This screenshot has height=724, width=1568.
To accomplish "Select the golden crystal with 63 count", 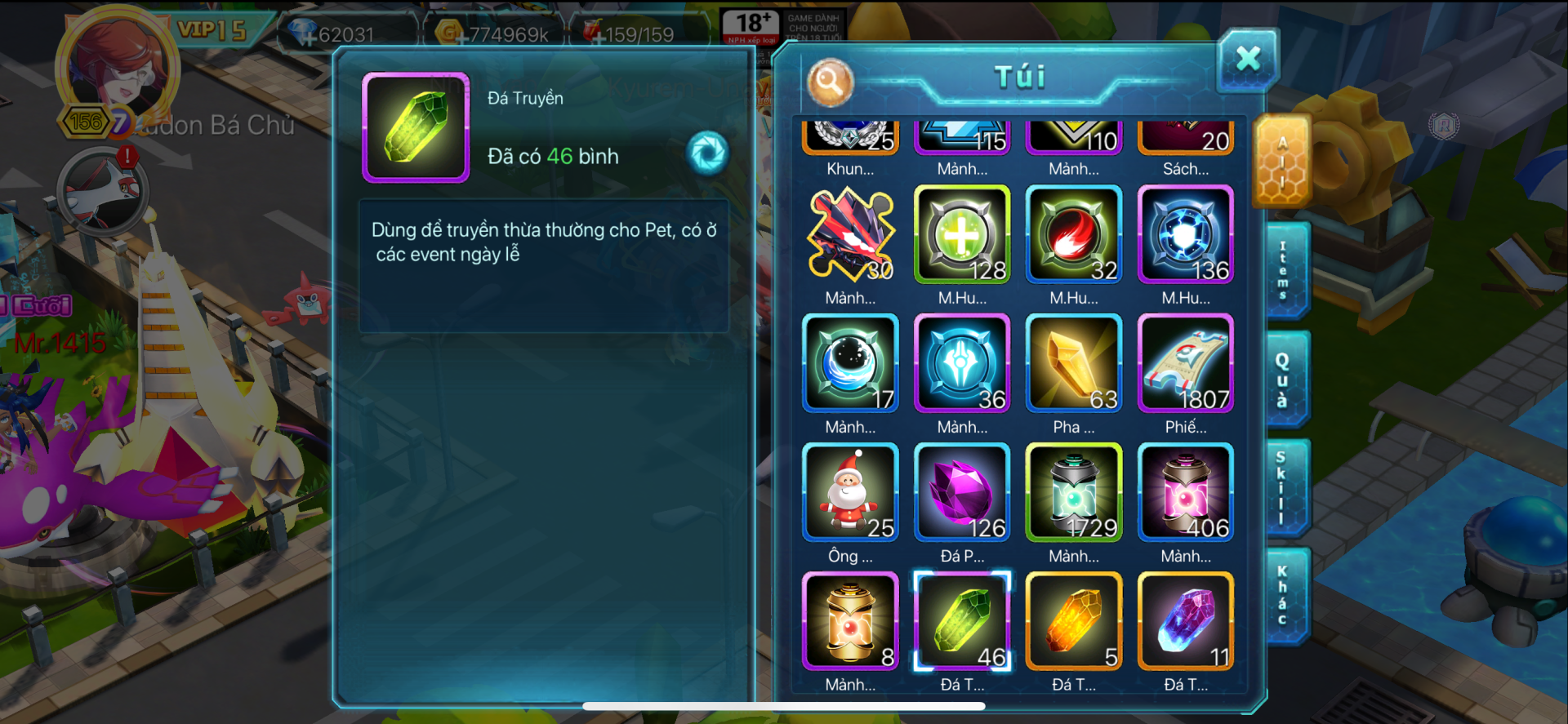I will tap(1074, 363).
